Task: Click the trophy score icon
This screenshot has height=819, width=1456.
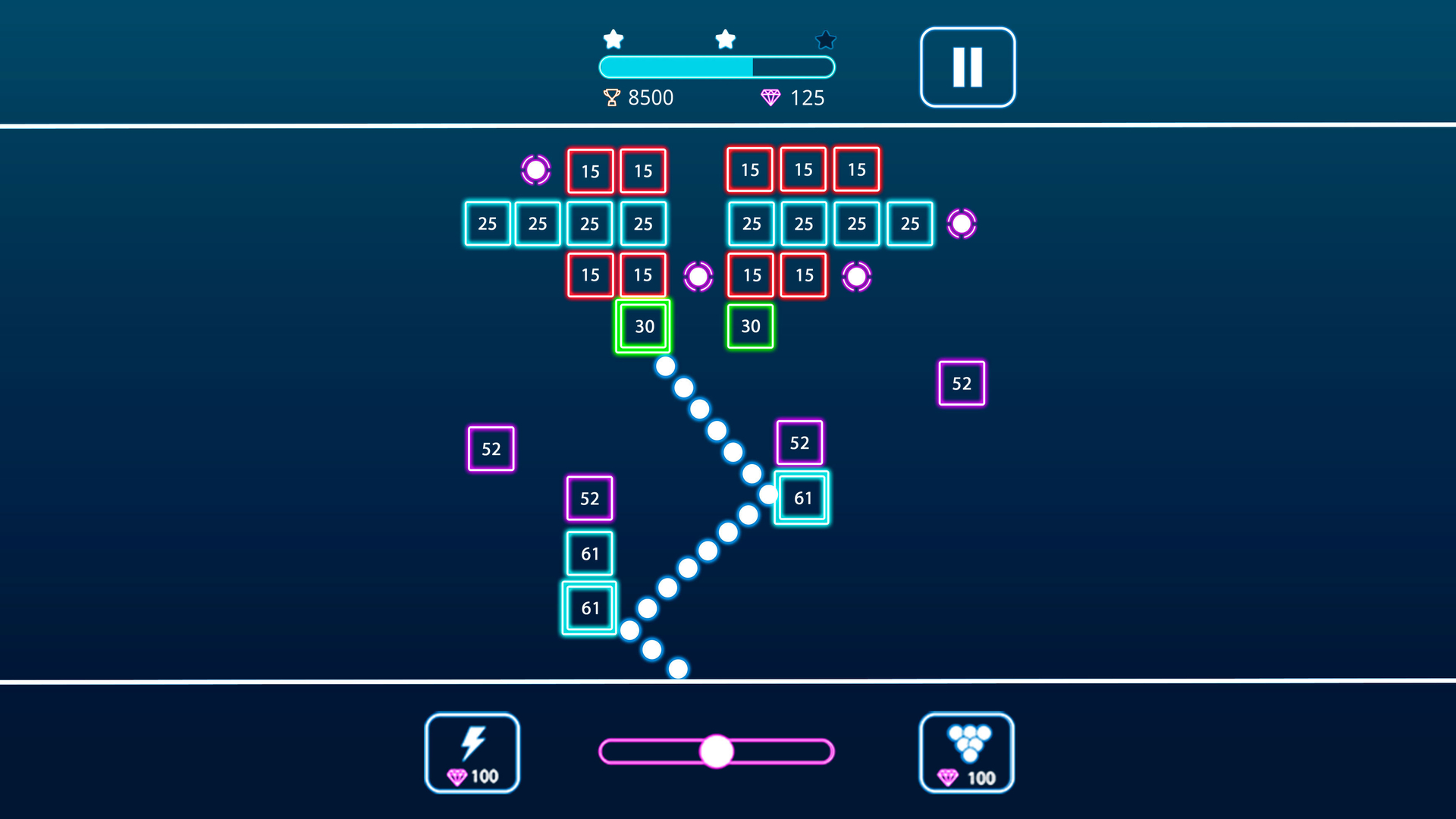Action: [611, 97]
